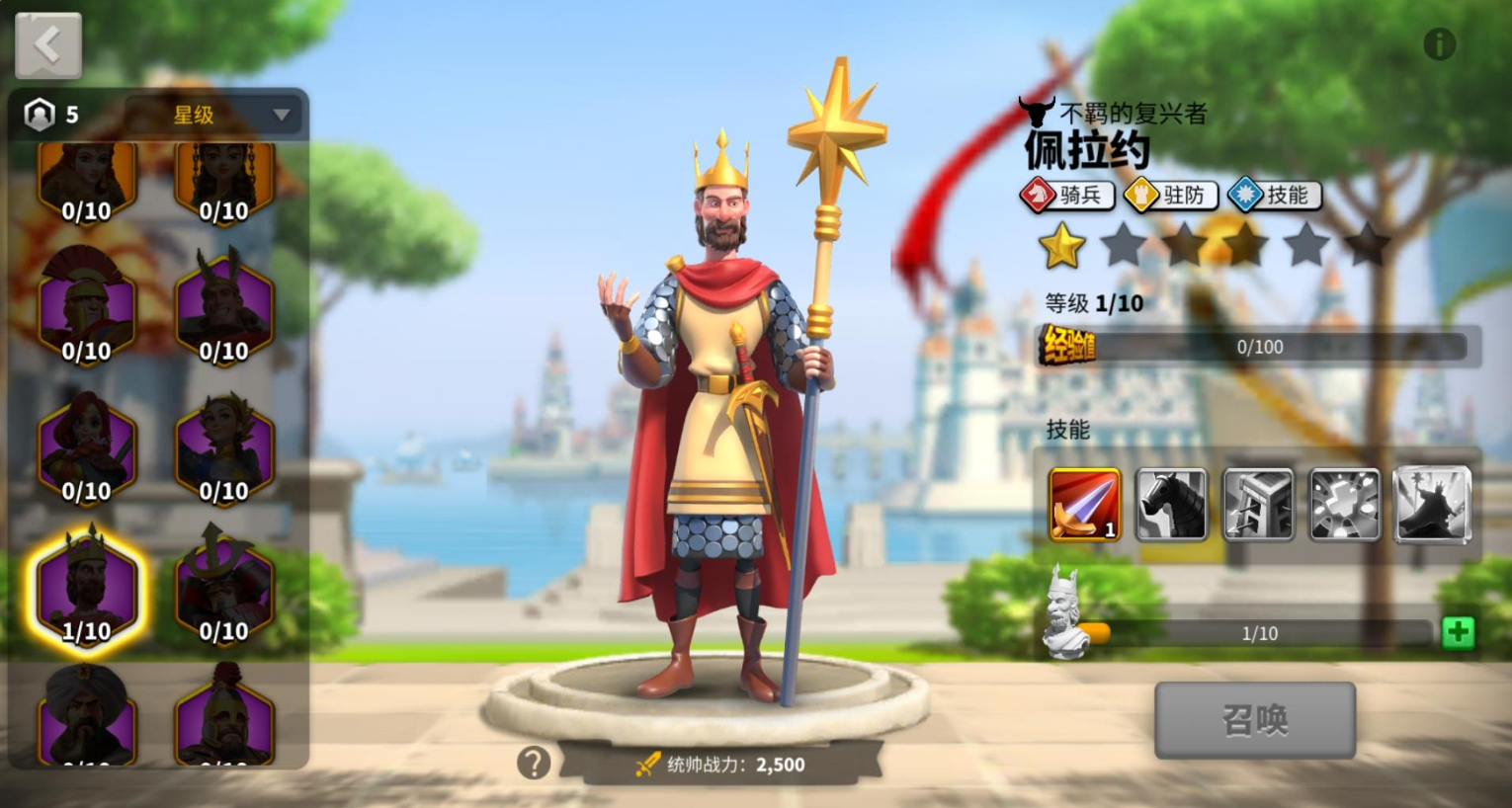Open the question mark help button
The width and height of the screenshot is (1512, 808).
(534, 763)
